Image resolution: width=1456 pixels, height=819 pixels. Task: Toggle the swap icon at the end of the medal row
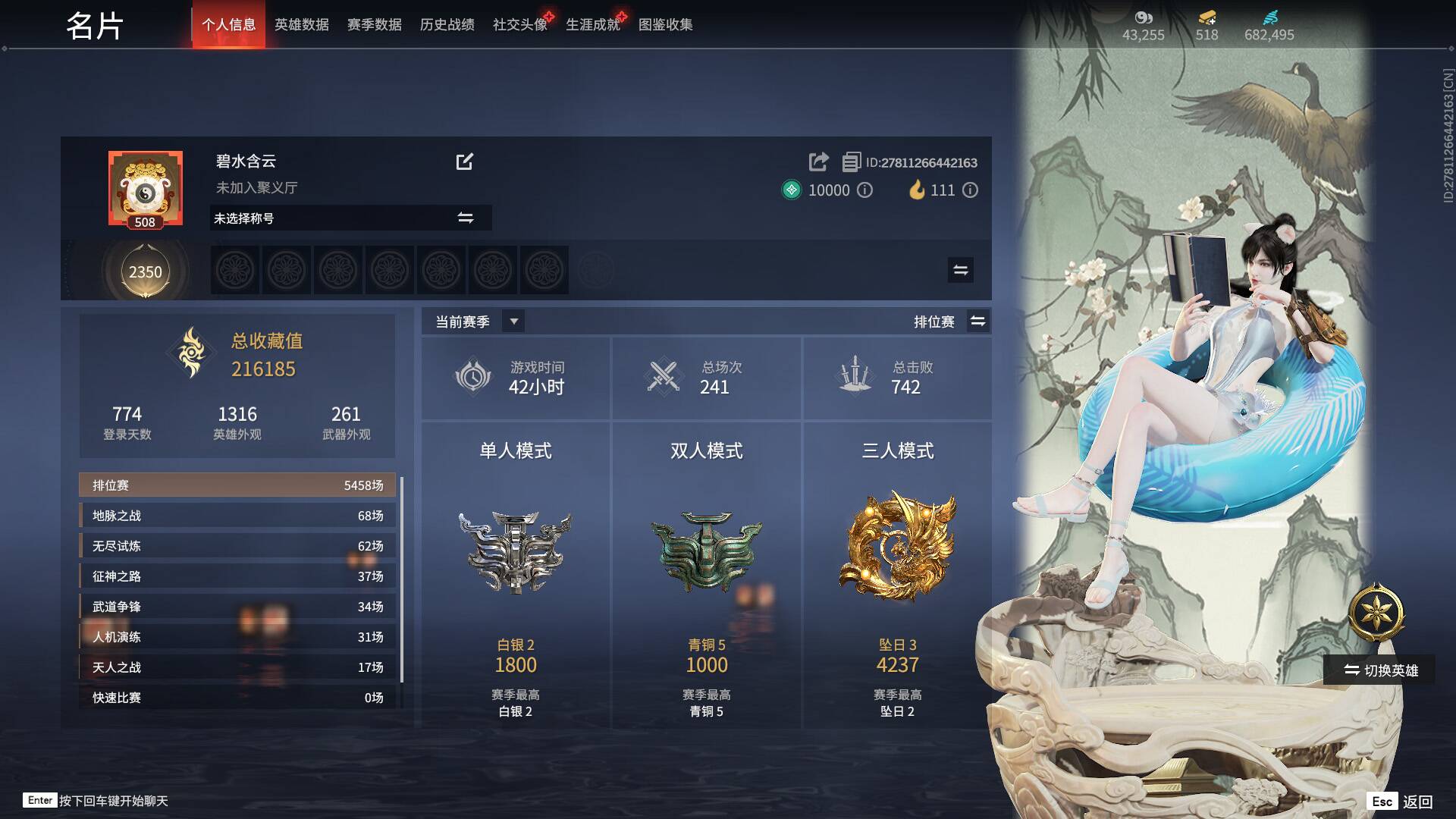pos(960,270)
